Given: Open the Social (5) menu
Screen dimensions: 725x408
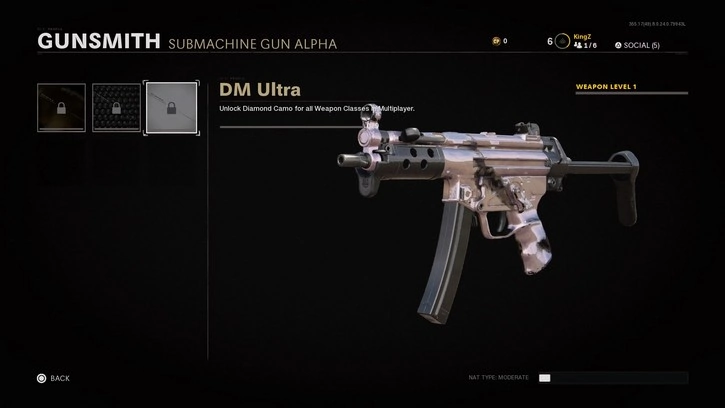Looking at the screenshot, I should tap(637, 45).
